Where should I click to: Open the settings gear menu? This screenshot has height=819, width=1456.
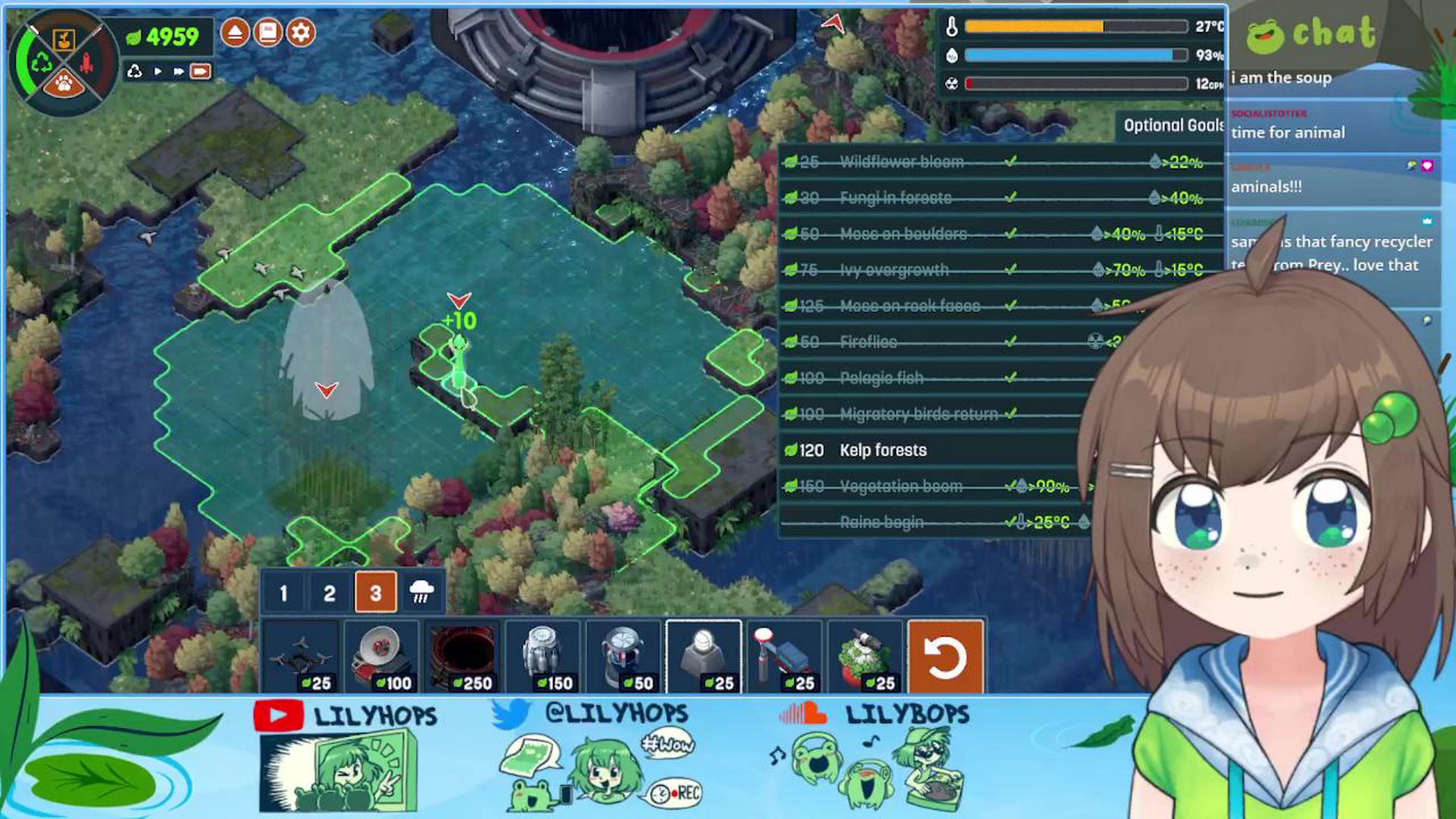[x=301, y=33]
